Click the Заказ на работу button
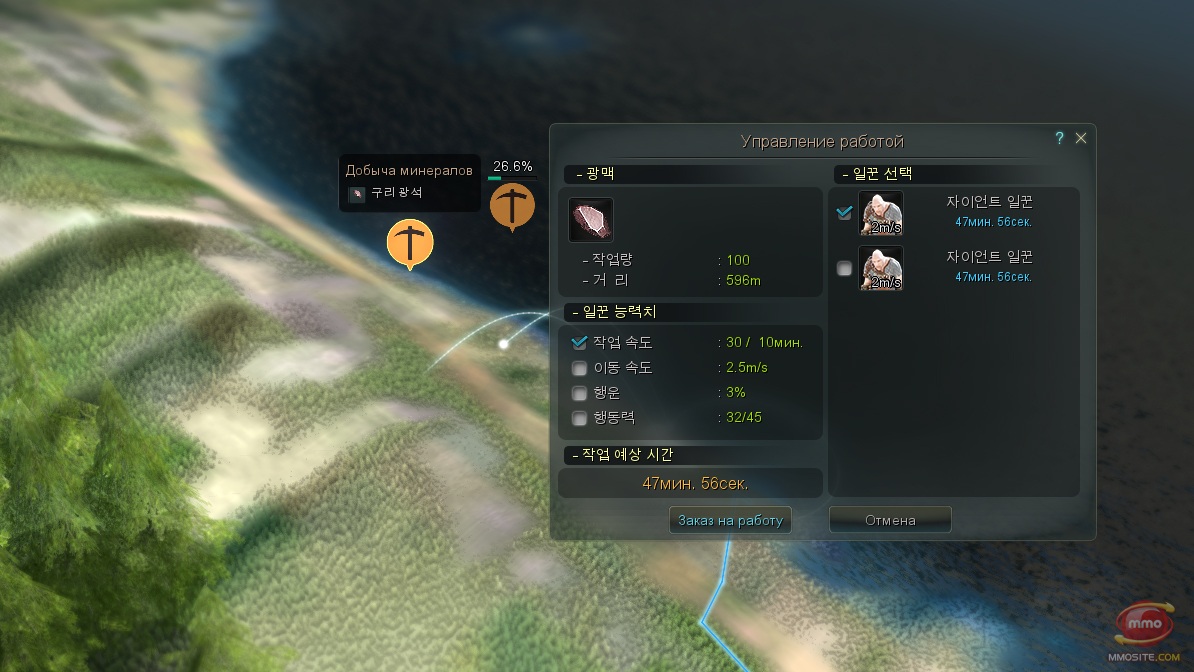The image size is (1194, 672). [x=730, y=520]
